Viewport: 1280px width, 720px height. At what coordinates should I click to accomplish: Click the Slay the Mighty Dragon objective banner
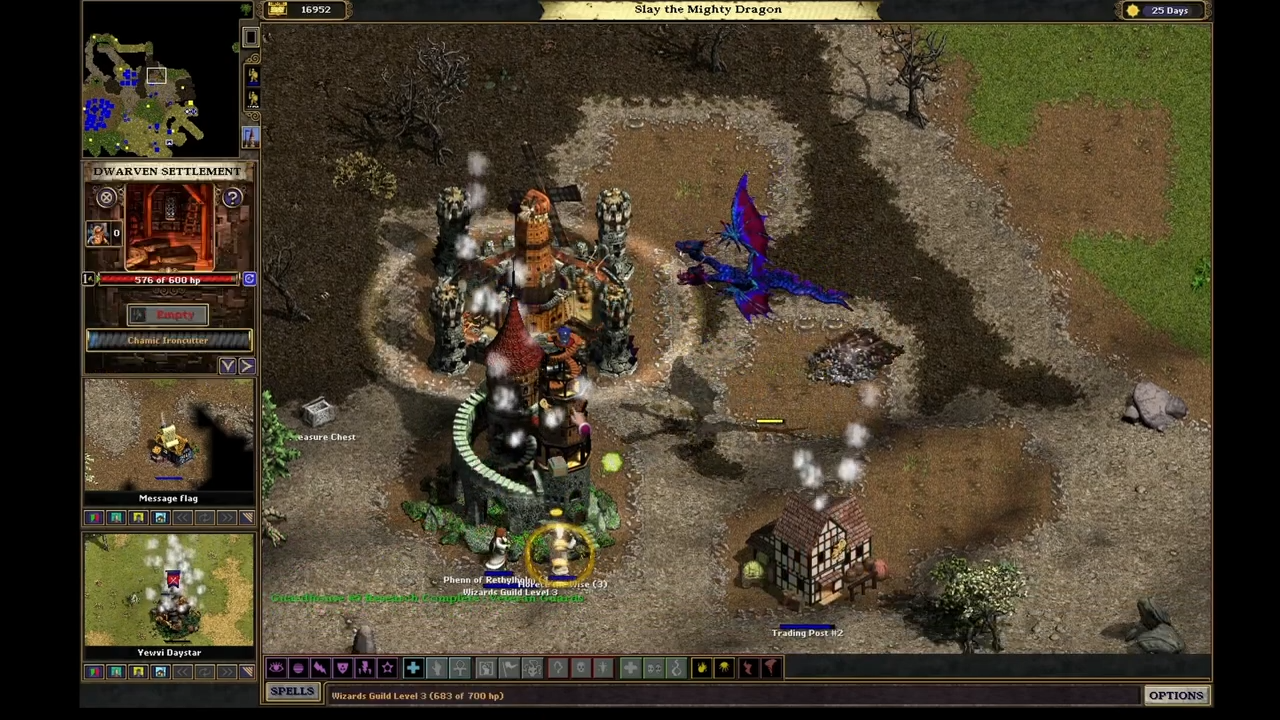(x=708, y=10)
